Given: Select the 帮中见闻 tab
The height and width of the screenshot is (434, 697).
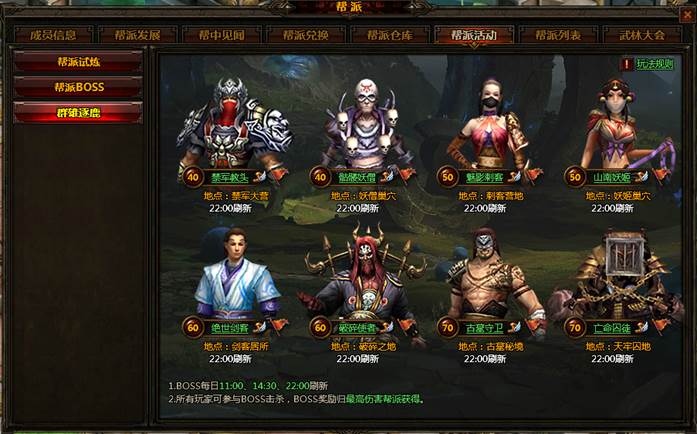Looking at the screenshot, I should coord(221,35).
